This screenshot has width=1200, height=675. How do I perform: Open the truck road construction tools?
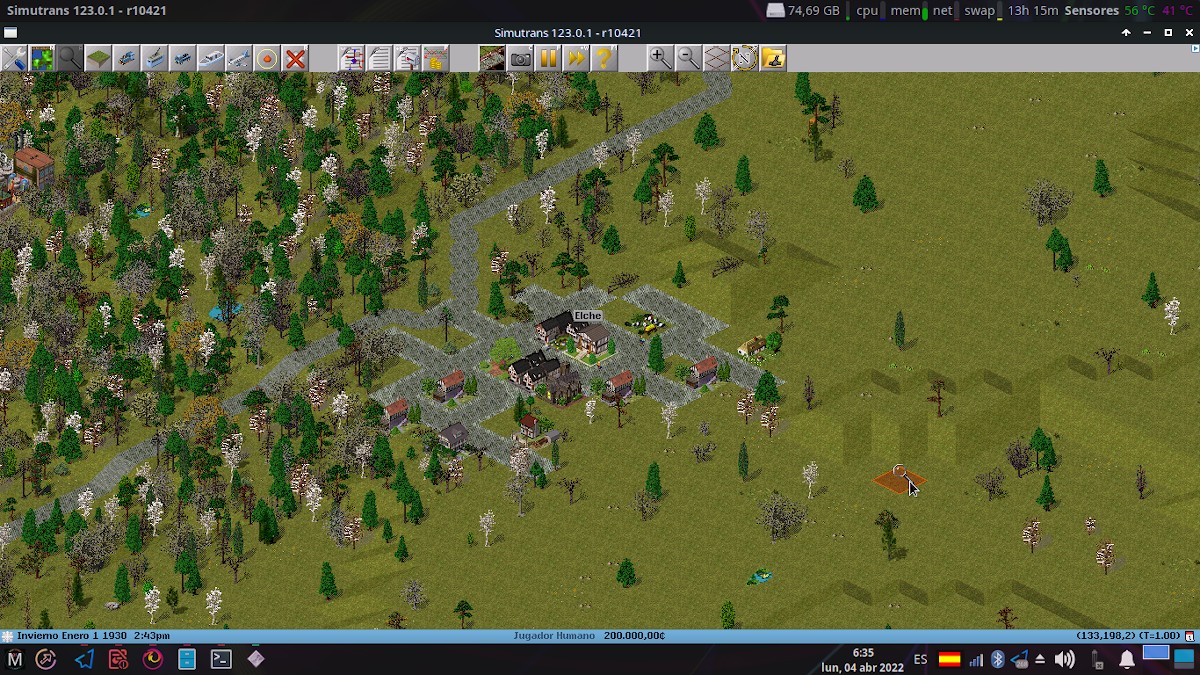pos(182,58)
